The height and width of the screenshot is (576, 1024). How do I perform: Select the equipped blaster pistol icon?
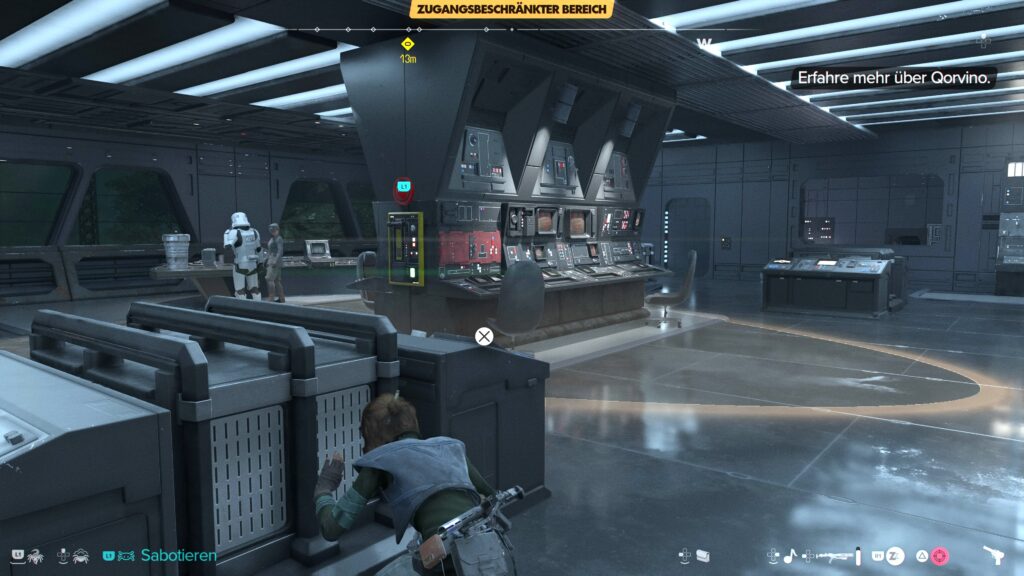pos(994,555)
